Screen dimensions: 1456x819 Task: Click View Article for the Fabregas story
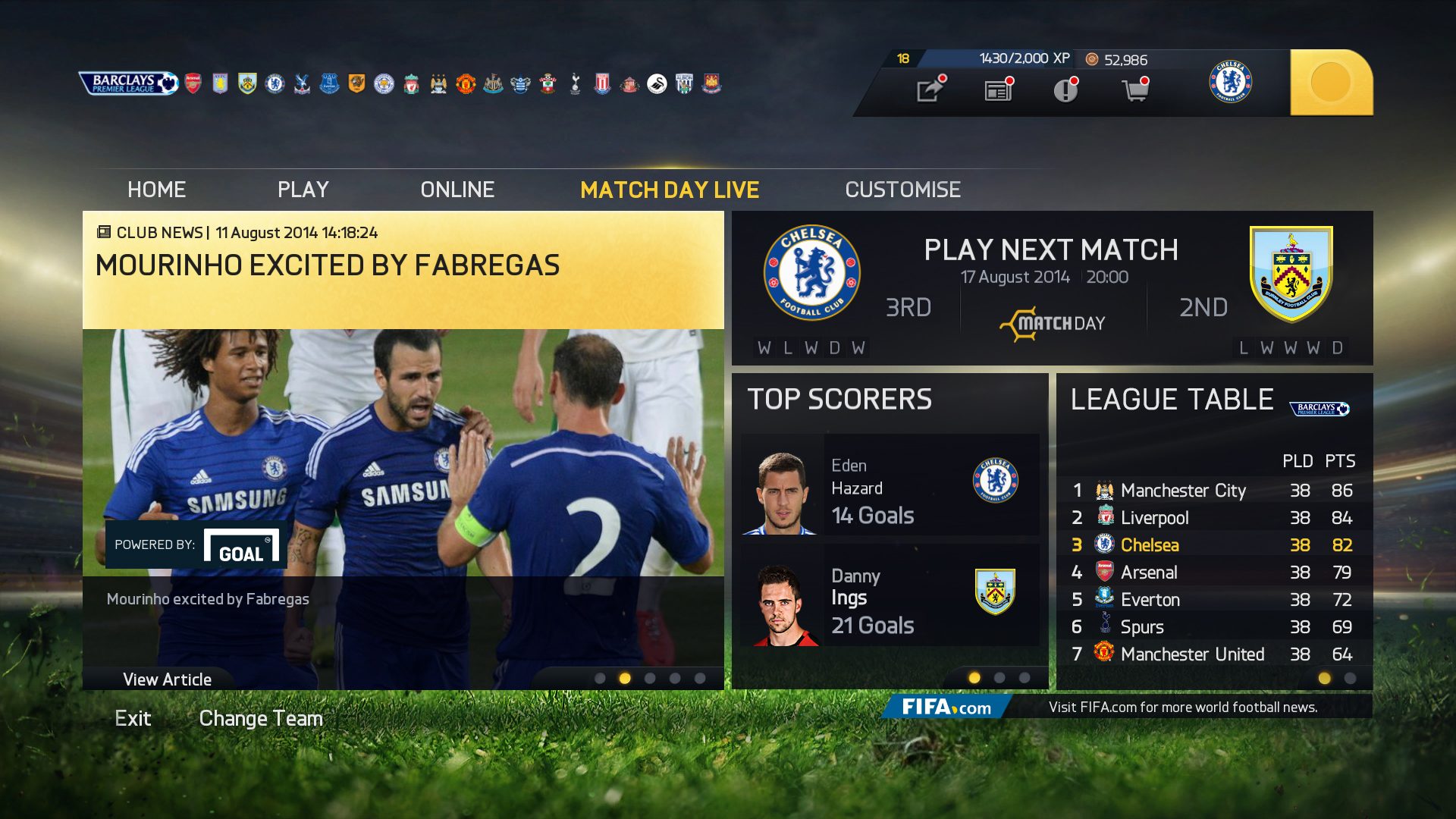click(167, 679)
